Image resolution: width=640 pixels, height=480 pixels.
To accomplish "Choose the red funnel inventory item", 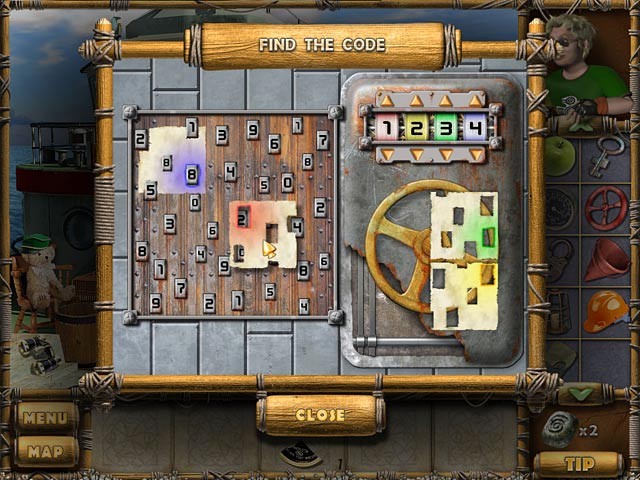I will tap(606, 258).
